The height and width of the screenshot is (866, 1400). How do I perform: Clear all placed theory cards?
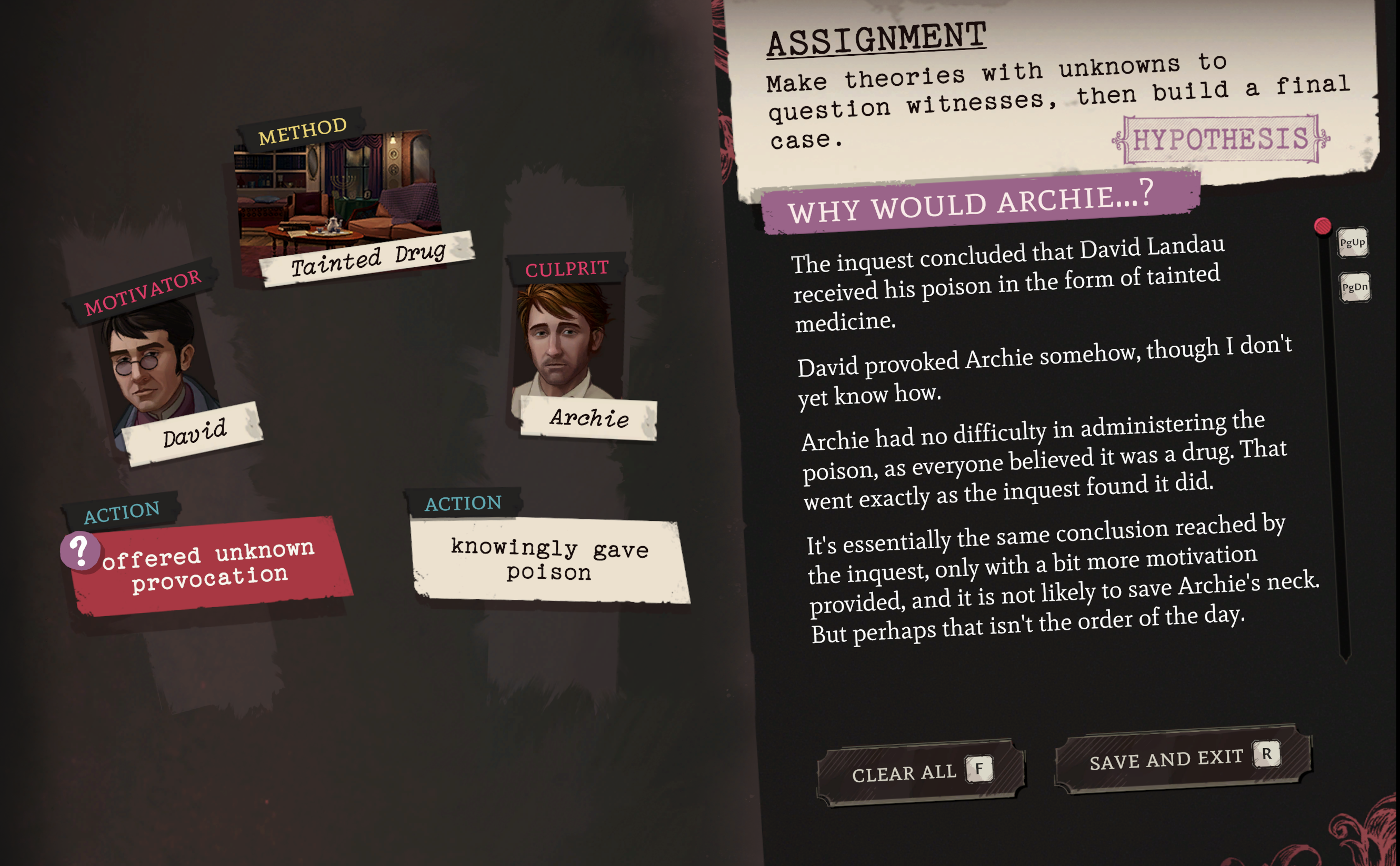point(919,772)
